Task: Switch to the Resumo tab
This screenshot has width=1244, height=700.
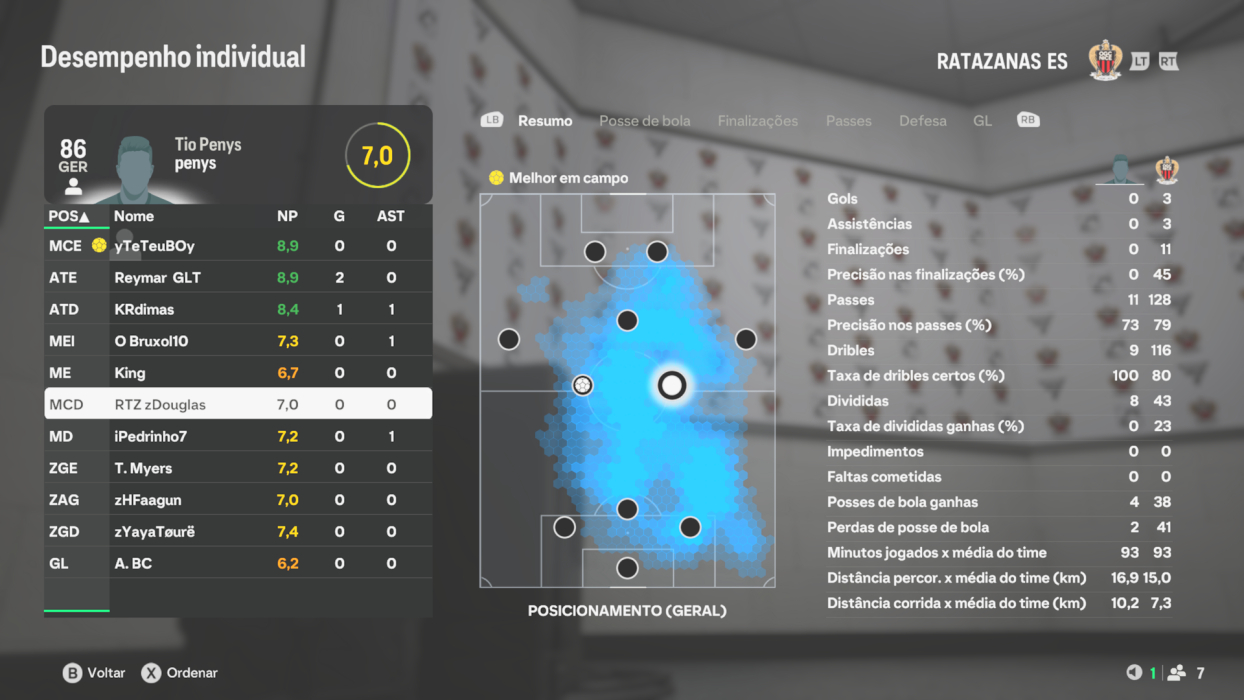Action: tap(545, 121)
